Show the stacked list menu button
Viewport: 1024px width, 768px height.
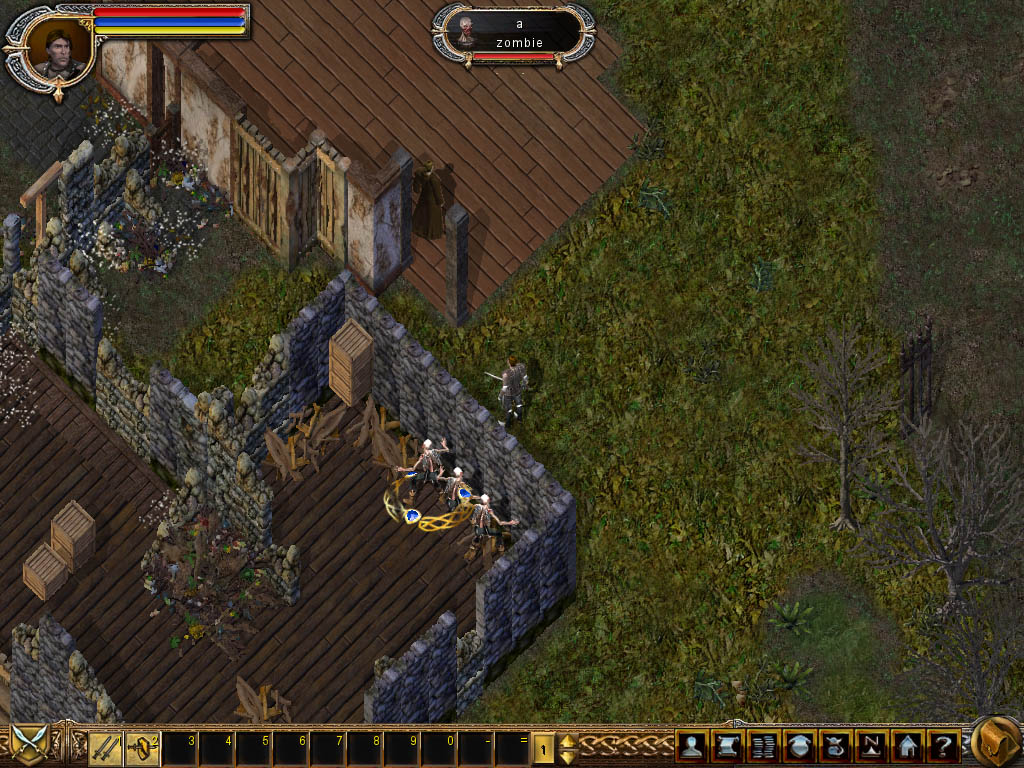point(763,746)
